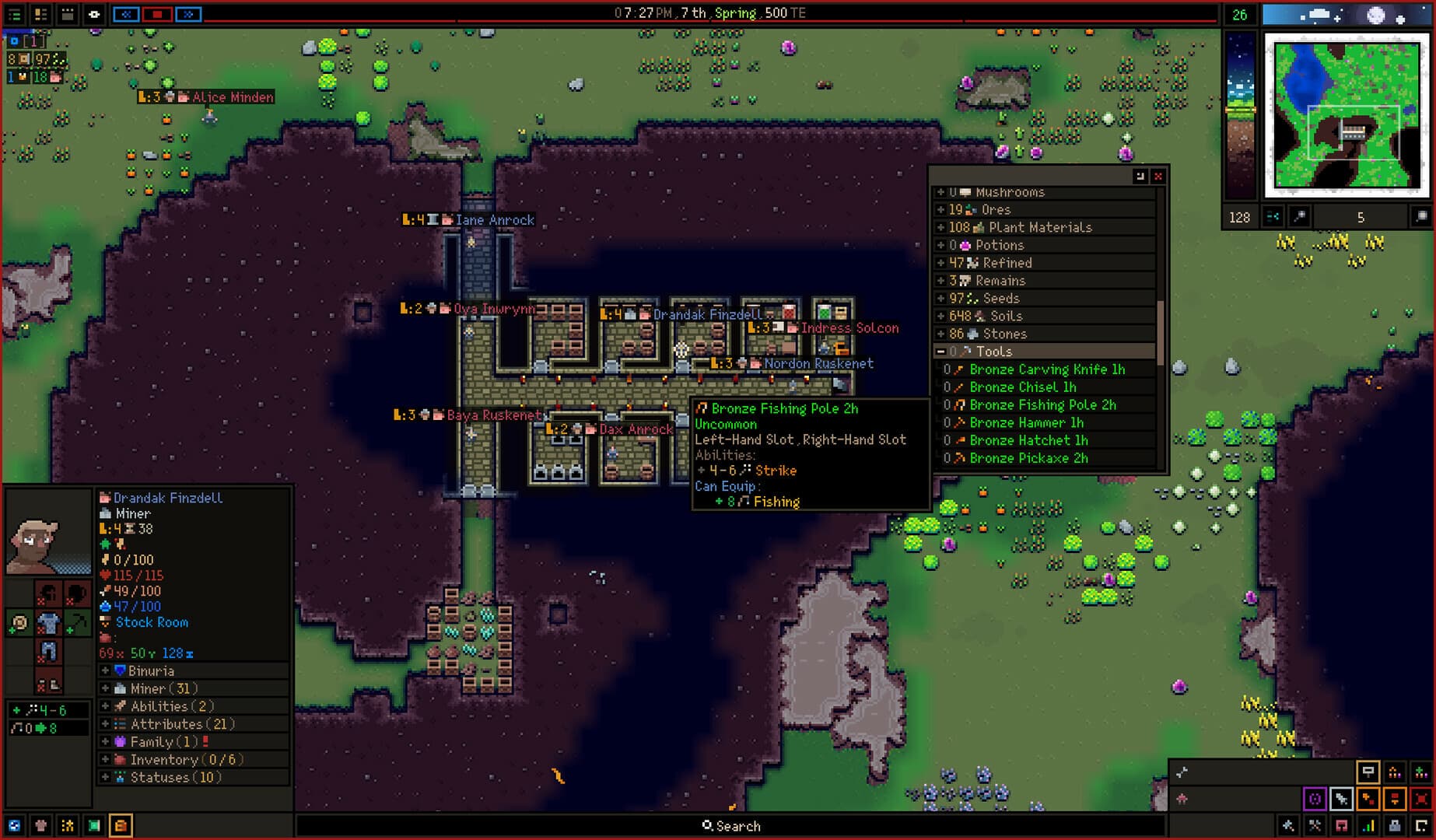
Task: Expand the Ores category in the stock list
Action: [941, 210]
